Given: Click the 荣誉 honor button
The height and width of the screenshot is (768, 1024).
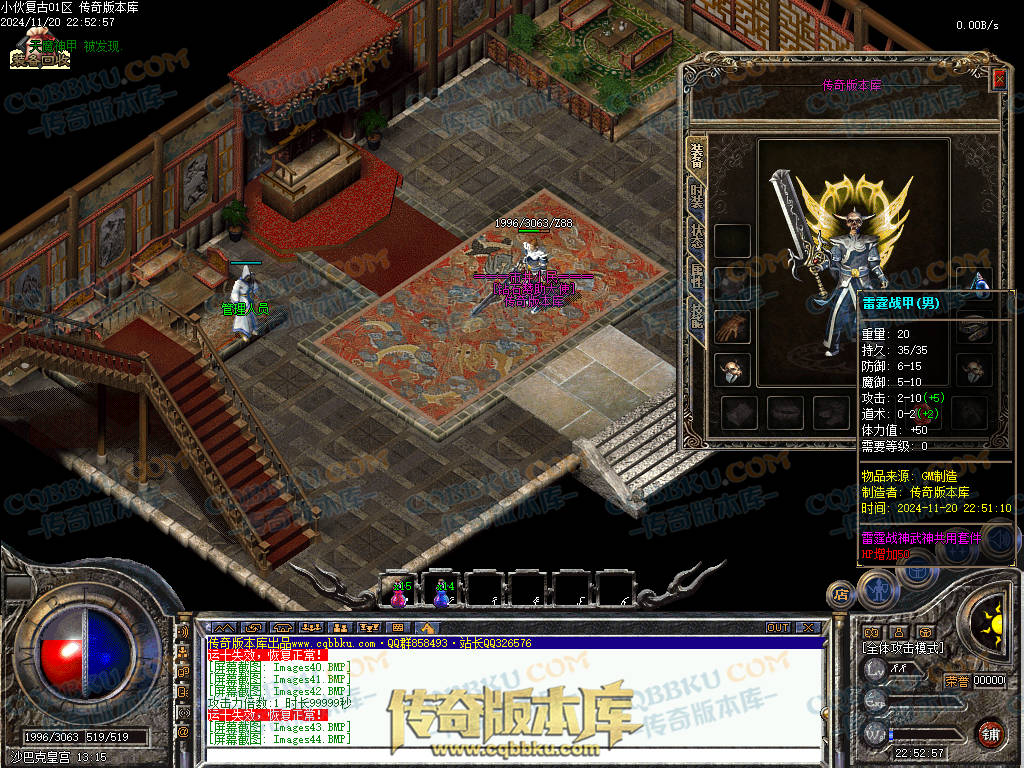Looking at the screenshot, I should pos(956,681).
